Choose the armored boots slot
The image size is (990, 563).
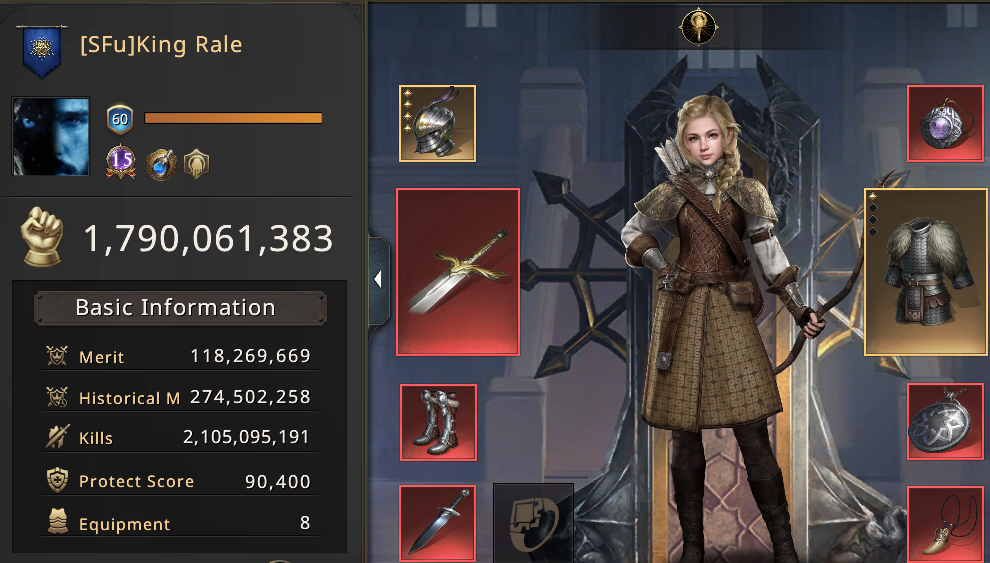437,422
